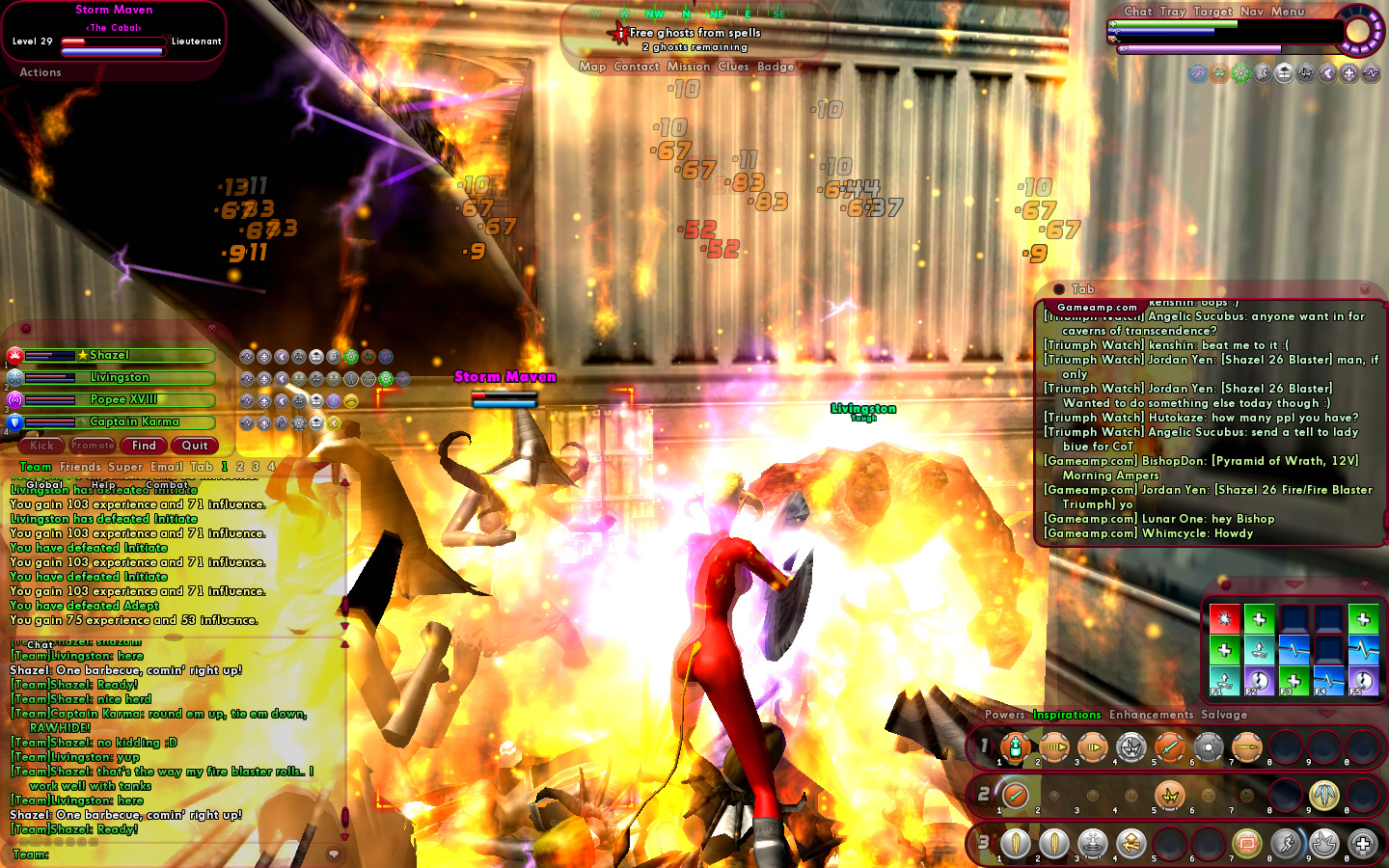
Task: Open the Map from the nav bar
Action: click(592, 67)
